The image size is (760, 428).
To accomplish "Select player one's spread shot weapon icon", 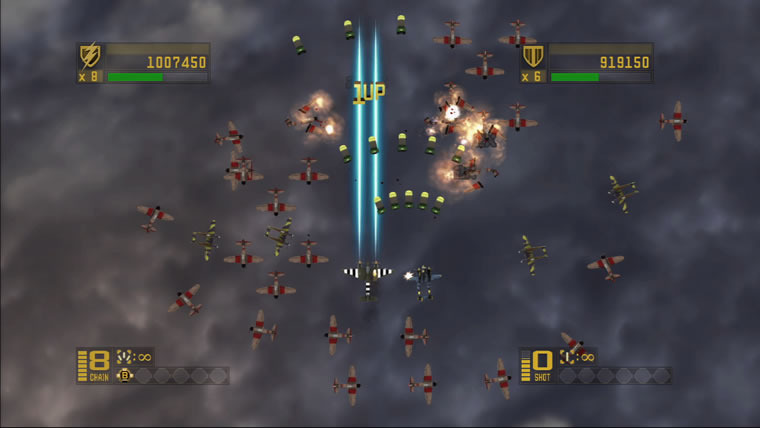I will click(x=124, y=356).
